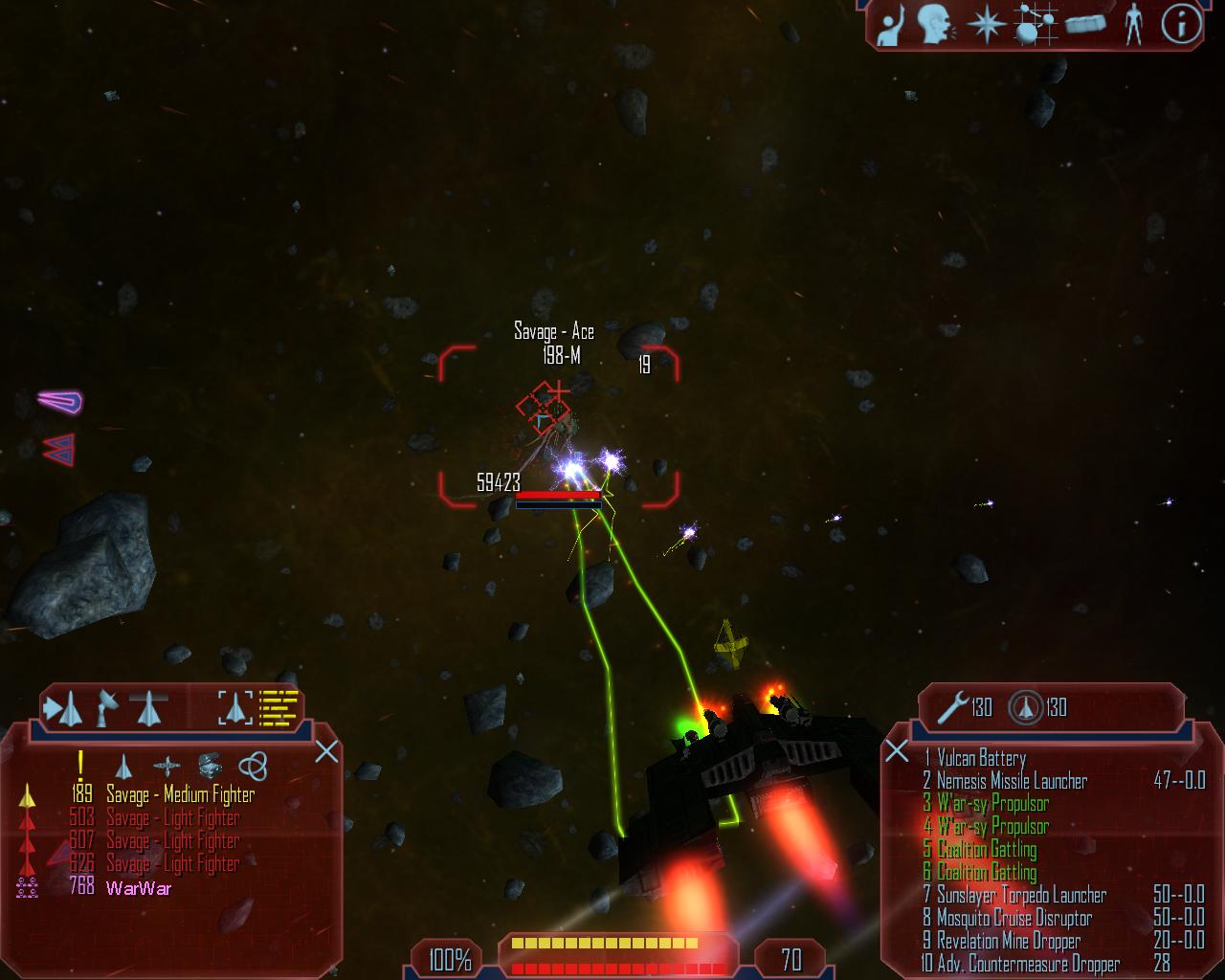Filter contacts by the trefoil rings icon
The width and height of the screenshot is (1225, 980).
(x=253, y=766)
